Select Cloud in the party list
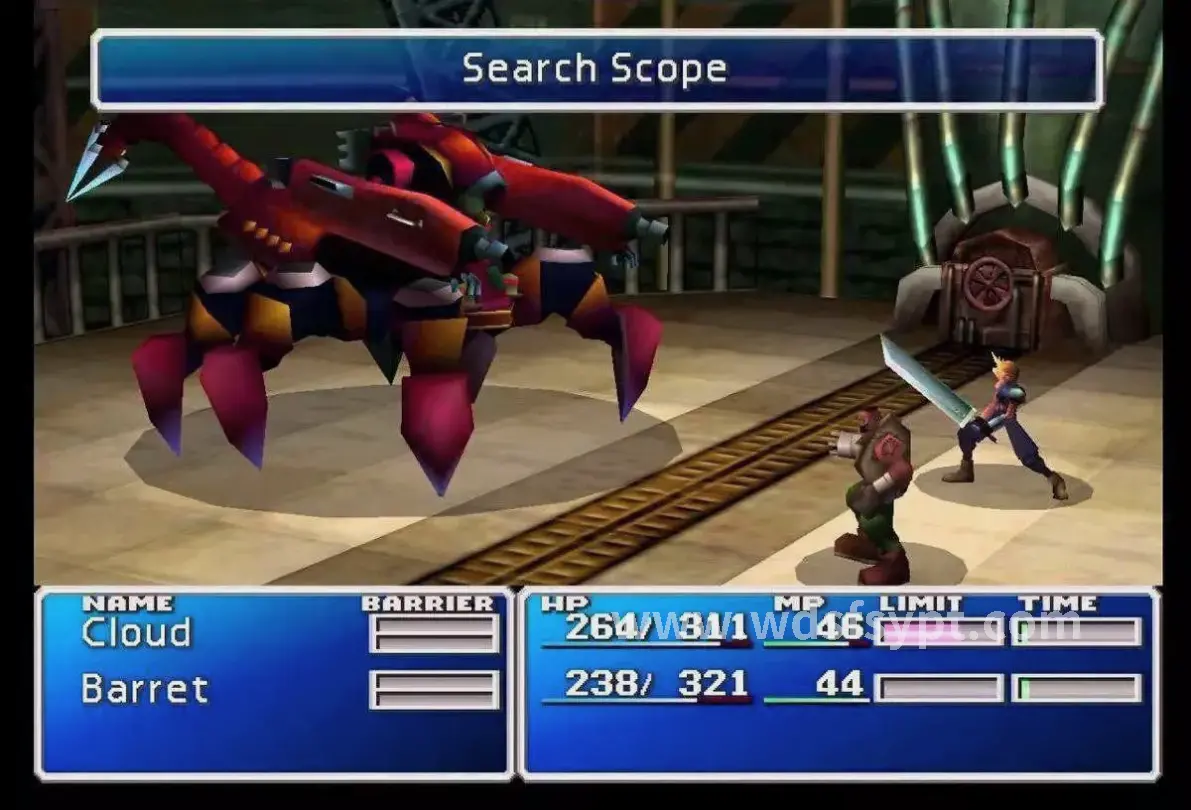Screen dimensions: 1191x810 click(x=136, y=633)
